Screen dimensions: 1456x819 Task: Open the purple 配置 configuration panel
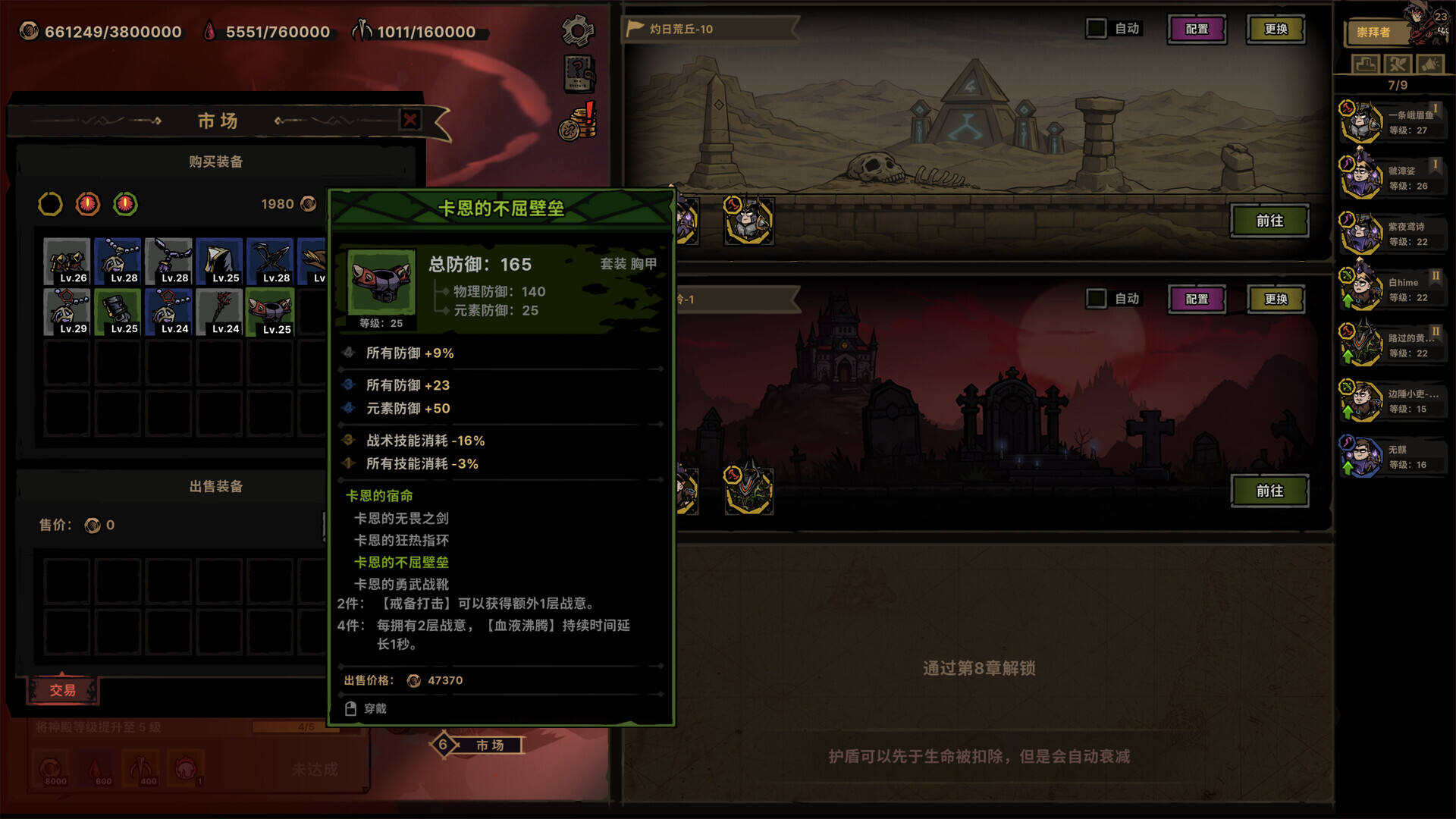click(1197, 28)
